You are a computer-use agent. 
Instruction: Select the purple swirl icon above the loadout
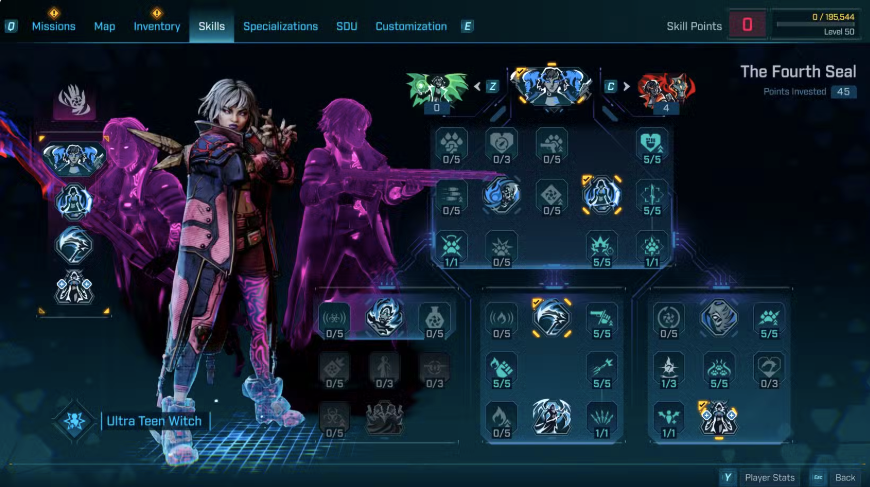click(x=74, y=102)
